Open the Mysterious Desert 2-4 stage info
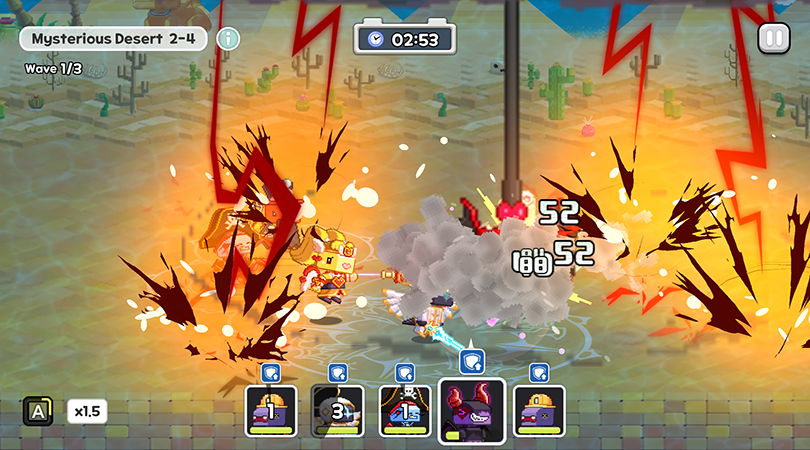The width and height of the screenshot is (810, 450). [229, 39]
